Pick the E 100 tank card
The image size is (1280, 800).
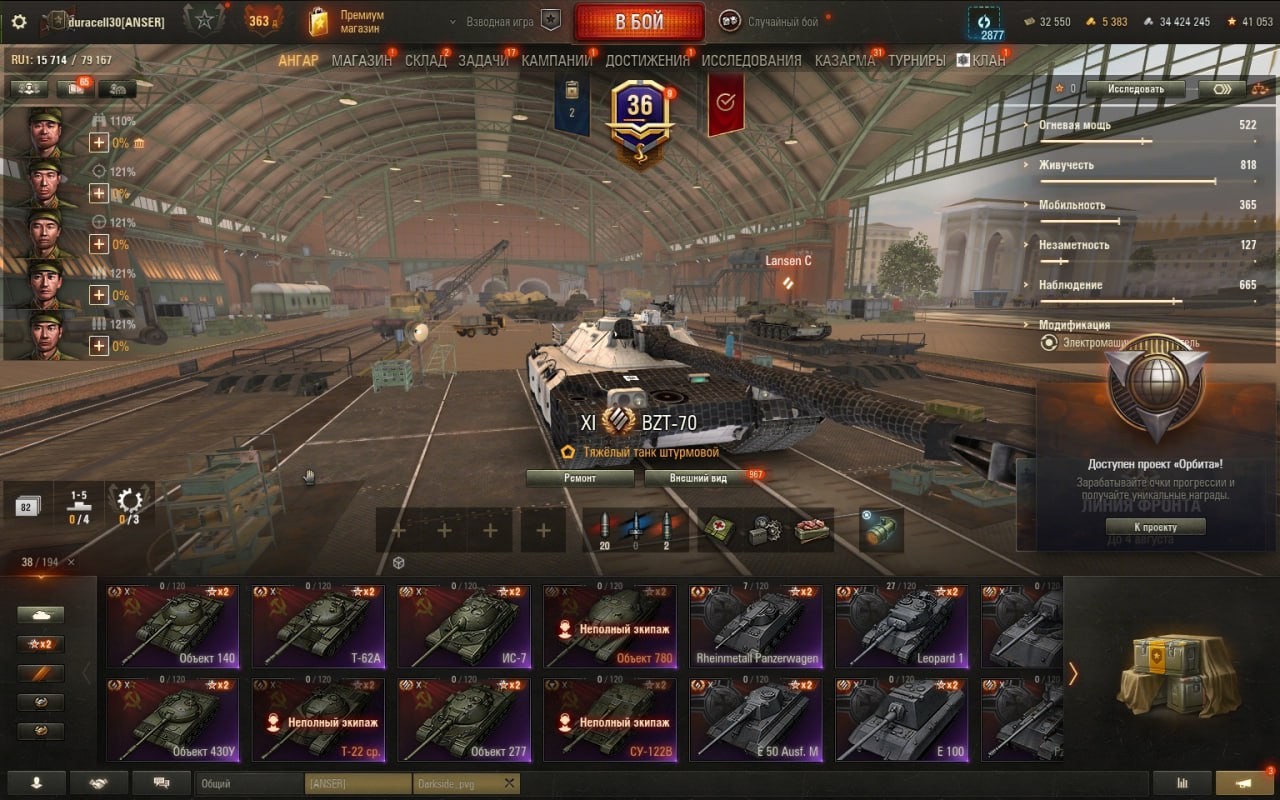[901, 719]
